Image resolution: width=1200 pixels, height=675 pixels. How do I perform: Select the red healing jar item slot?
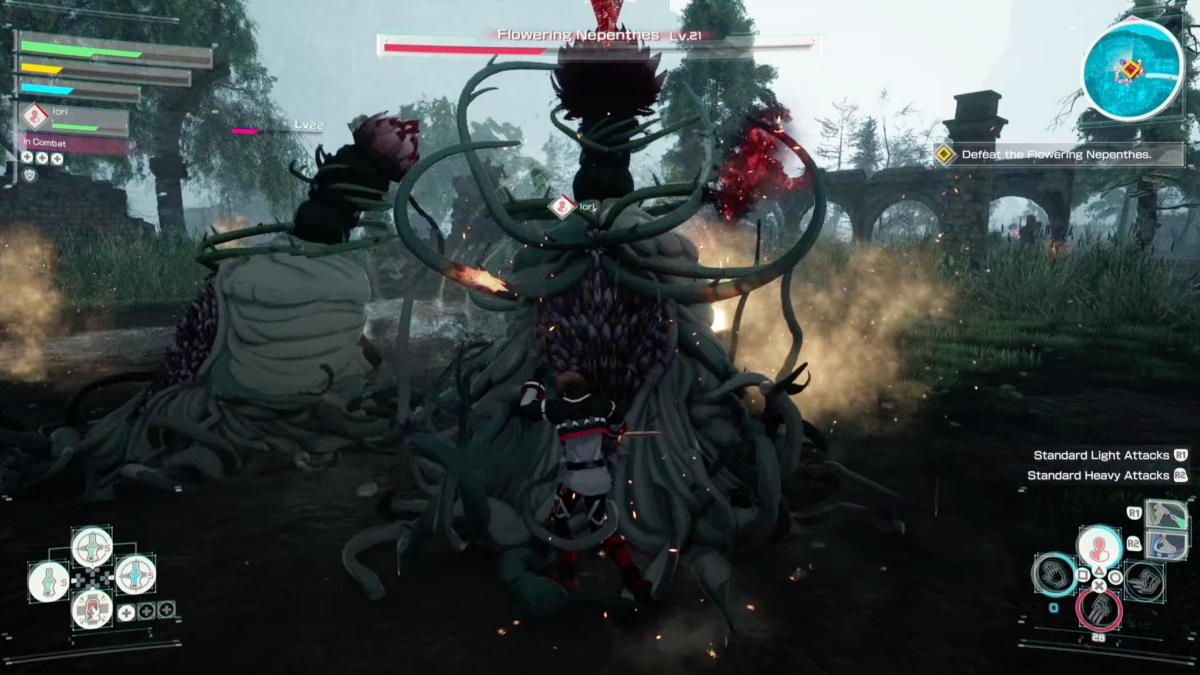coord(92,607)
